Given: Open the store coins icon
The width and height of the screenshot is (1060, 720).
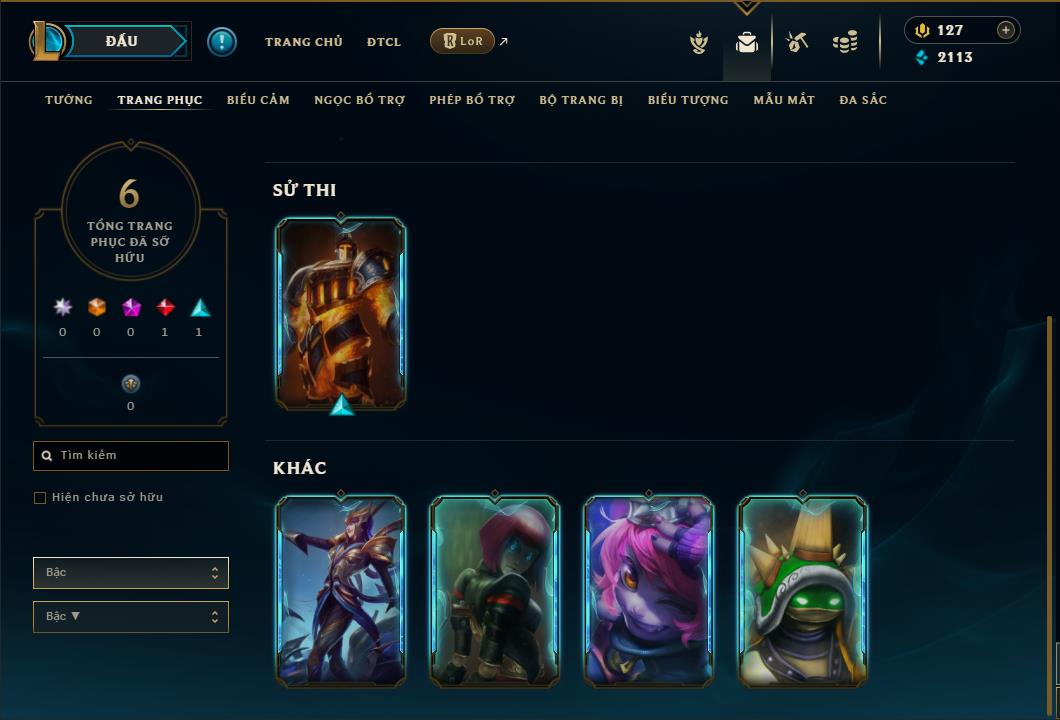Looking at the screenshot, I should tap(845, 42).
